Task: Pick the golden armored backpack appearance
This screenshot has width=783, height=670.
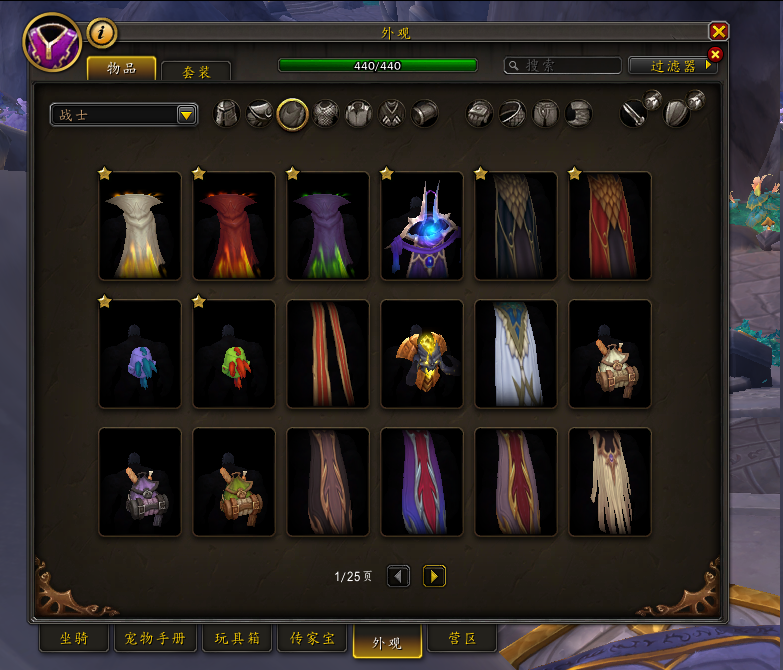Action: pos(422,355)
